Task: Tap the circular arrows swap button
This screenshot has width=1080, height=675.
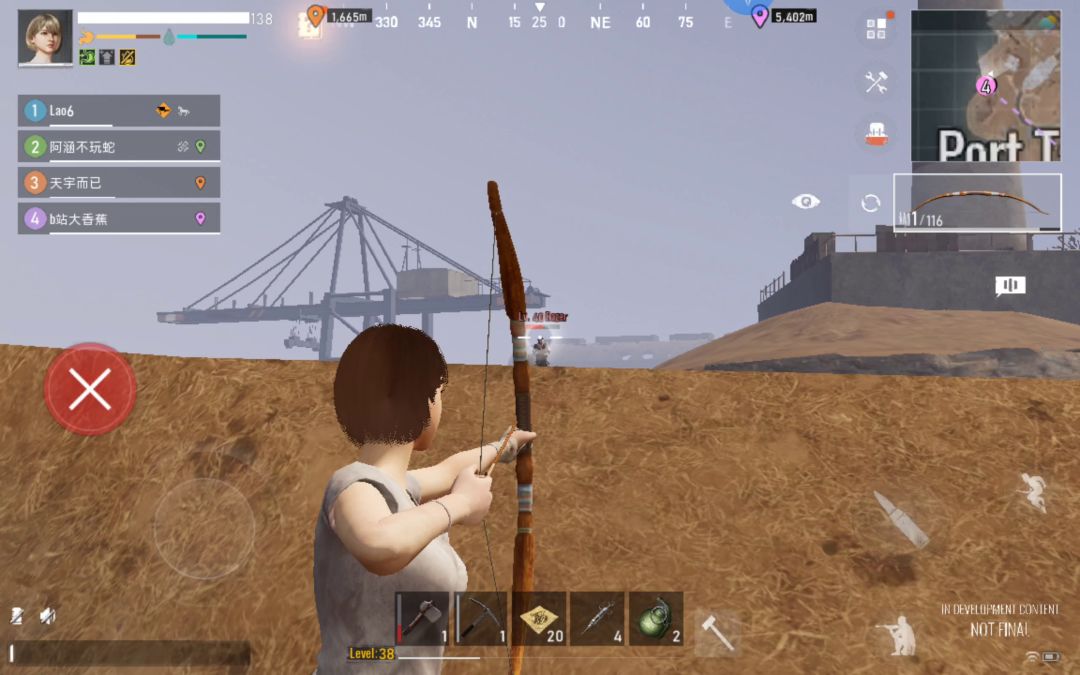Action: [x=870, y=203]
